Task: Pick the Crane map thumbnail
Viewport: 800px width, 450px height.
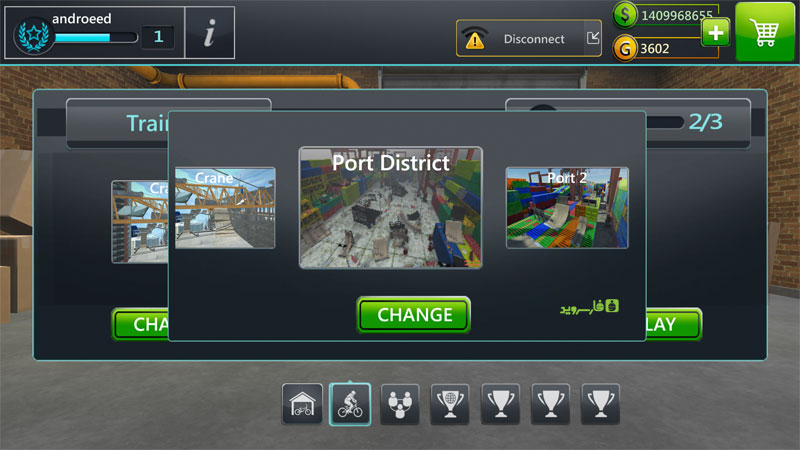Action: [x=225, y=207]
